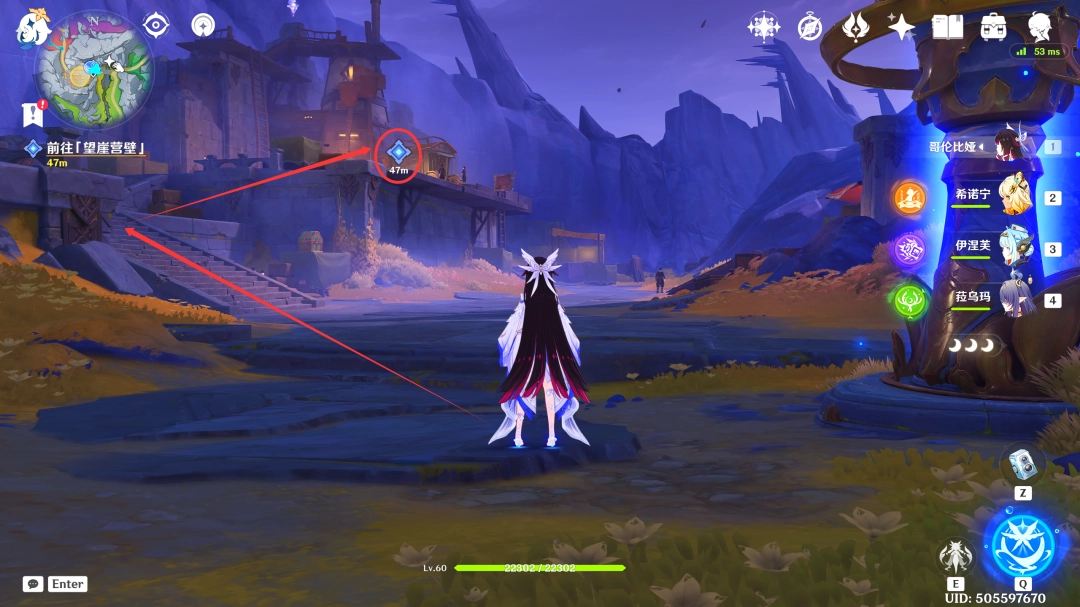Screen dimensions: 1080x607
Task: Open the chat box
Action: pos(34,584)
